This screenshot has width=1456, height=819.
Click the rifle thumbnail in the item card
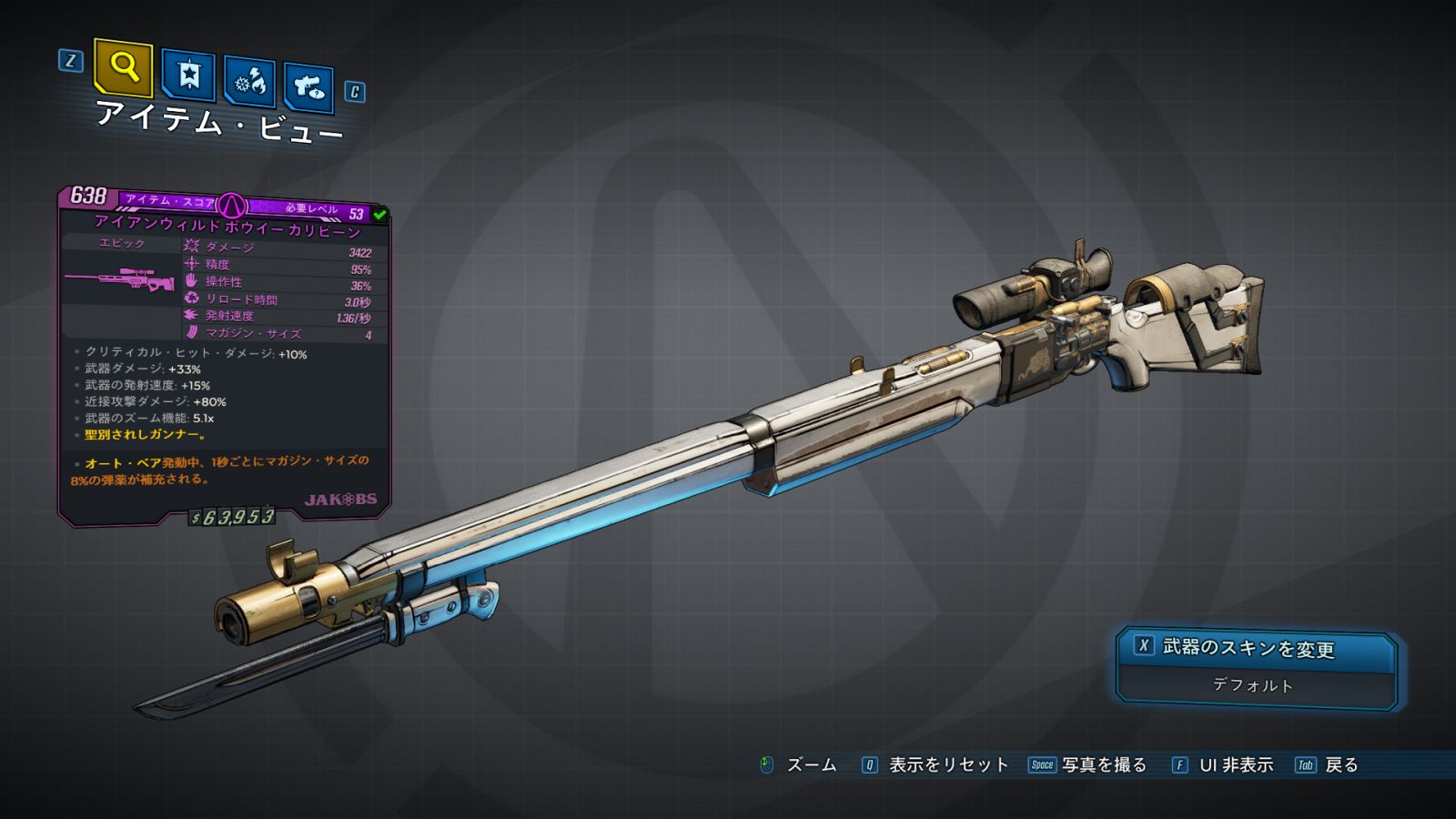click(120, 280)
